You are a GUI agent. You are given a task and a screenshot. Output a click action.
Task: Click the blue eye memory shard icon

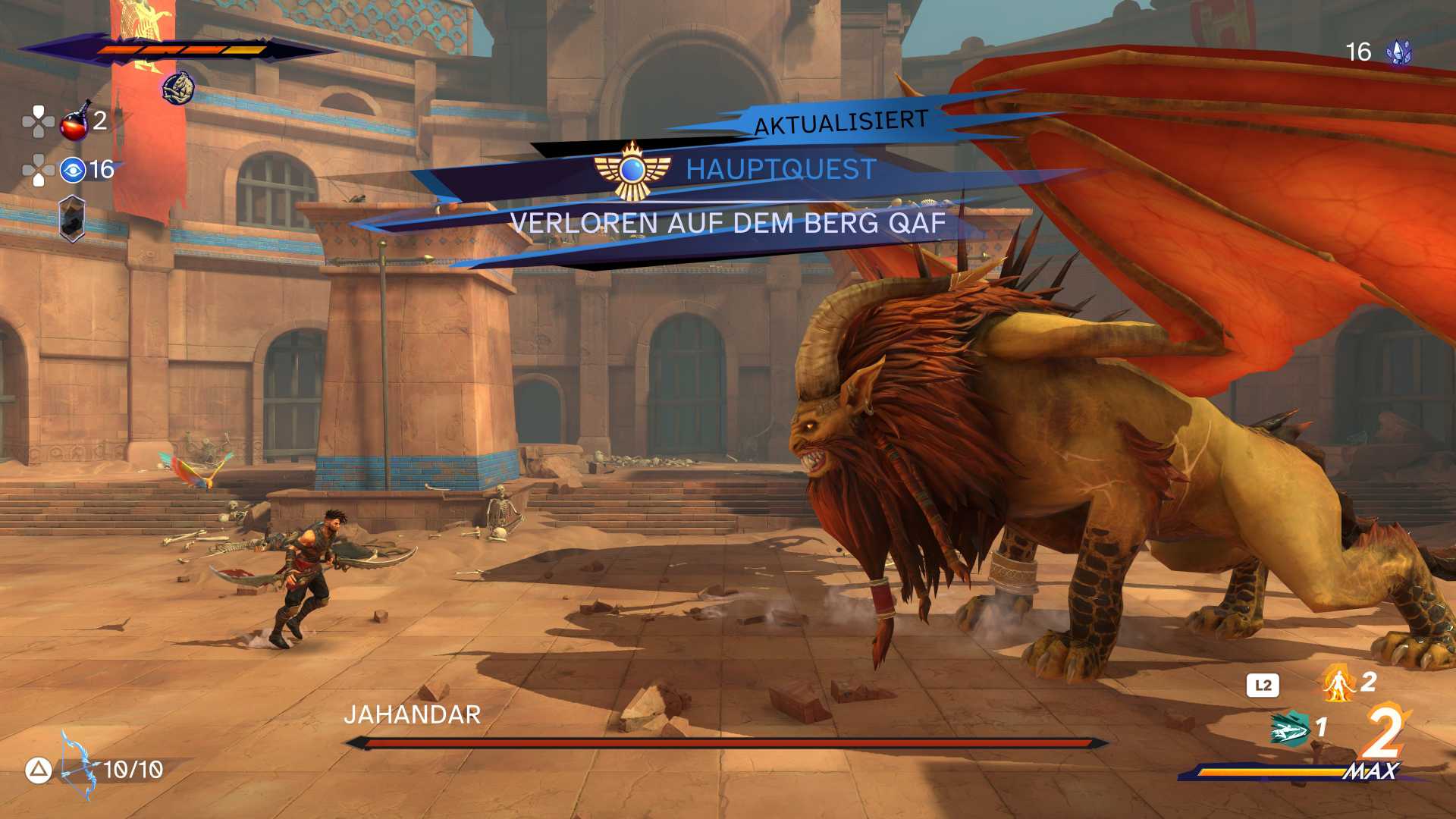tap(73, 170)
